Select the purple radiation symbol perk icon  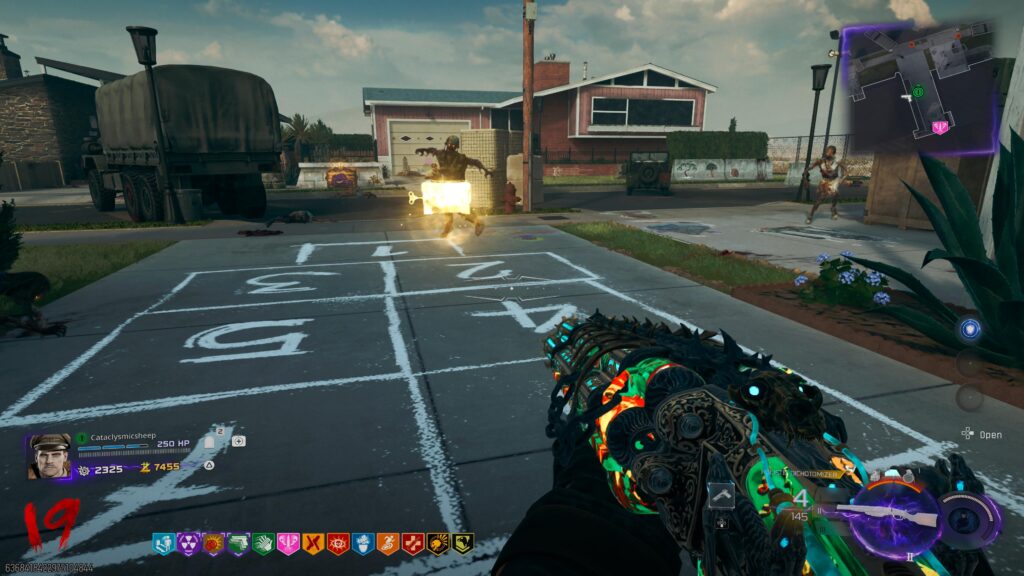188,544
